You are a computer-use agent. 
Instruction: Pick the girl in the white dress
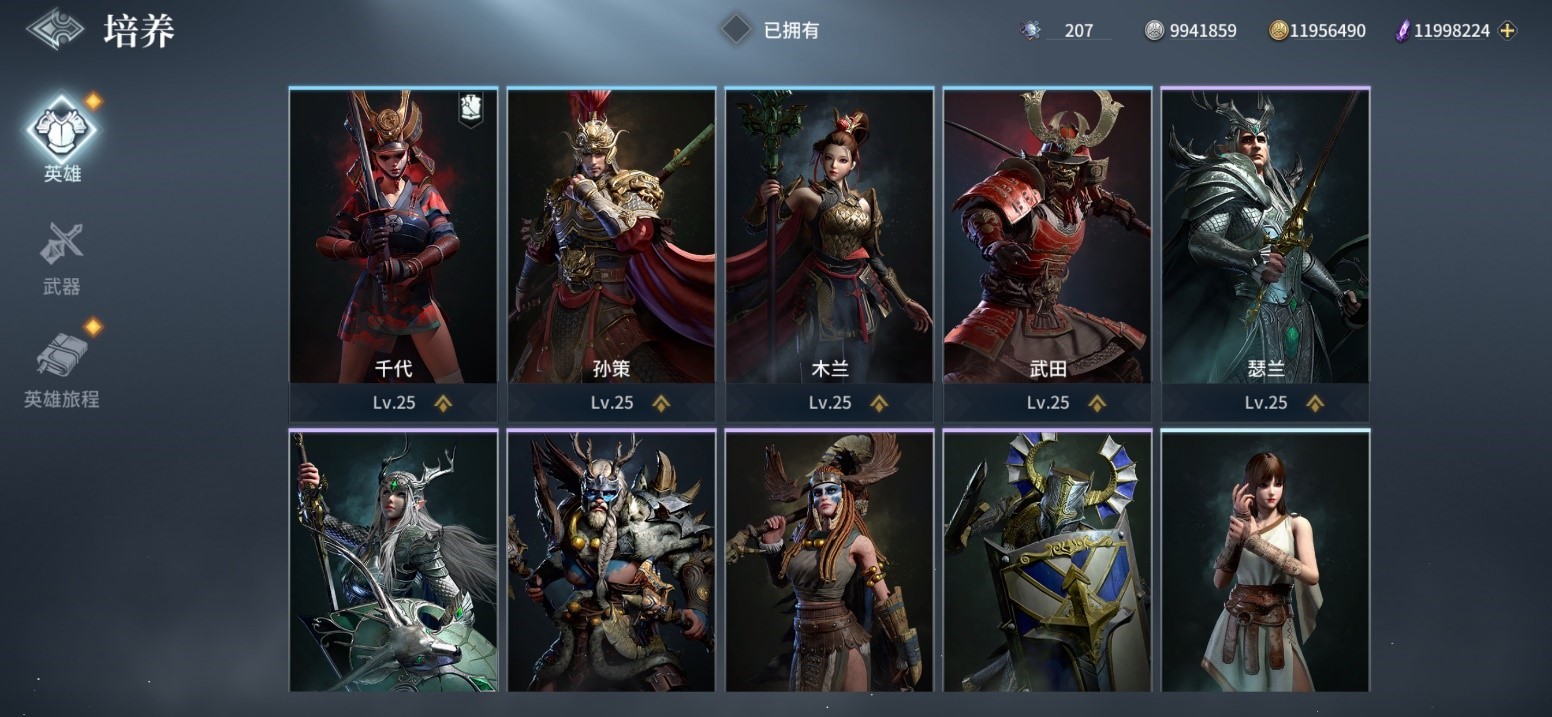[1265, 561]
